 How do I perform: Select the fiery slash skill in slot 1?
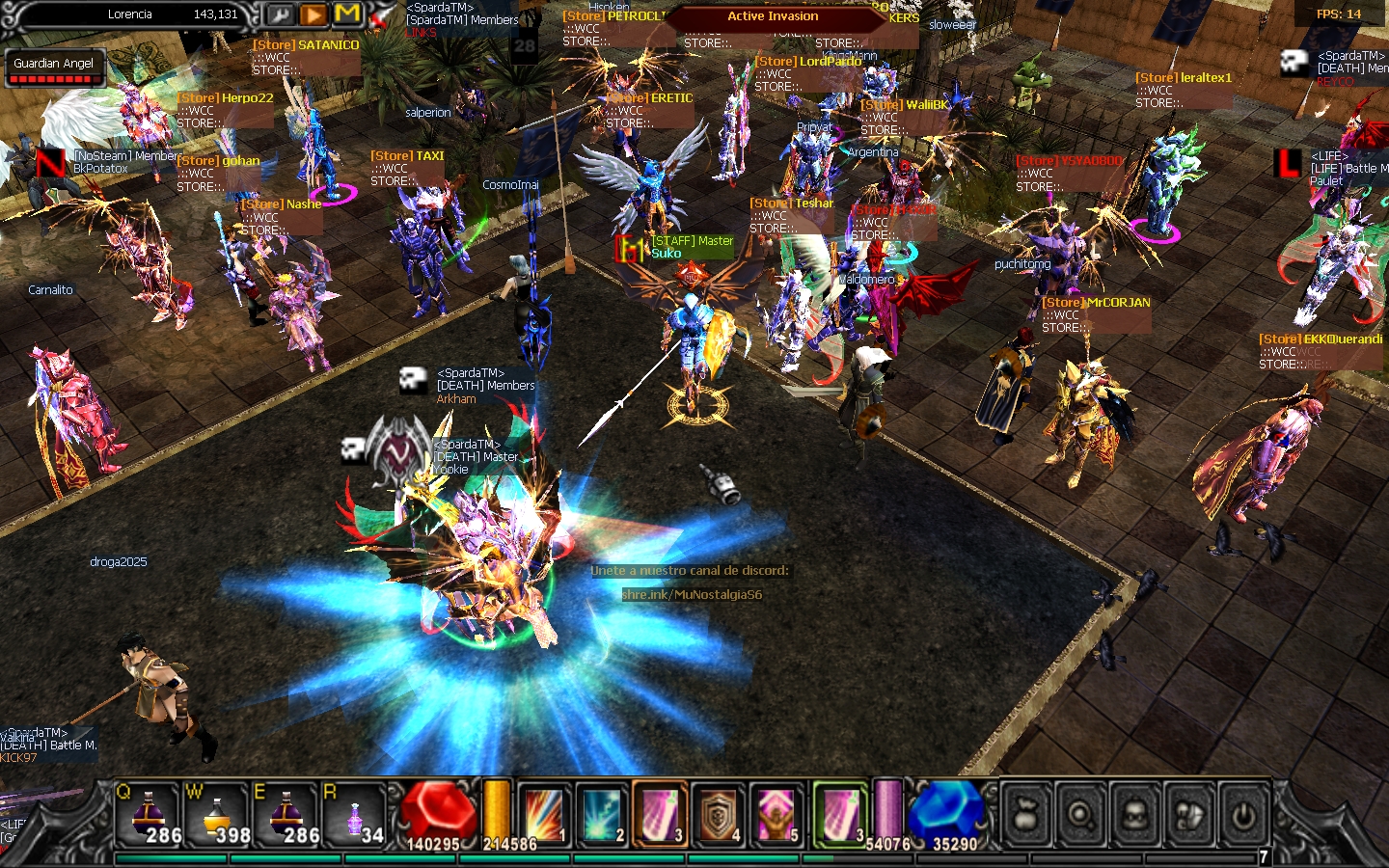coord(543,815)
